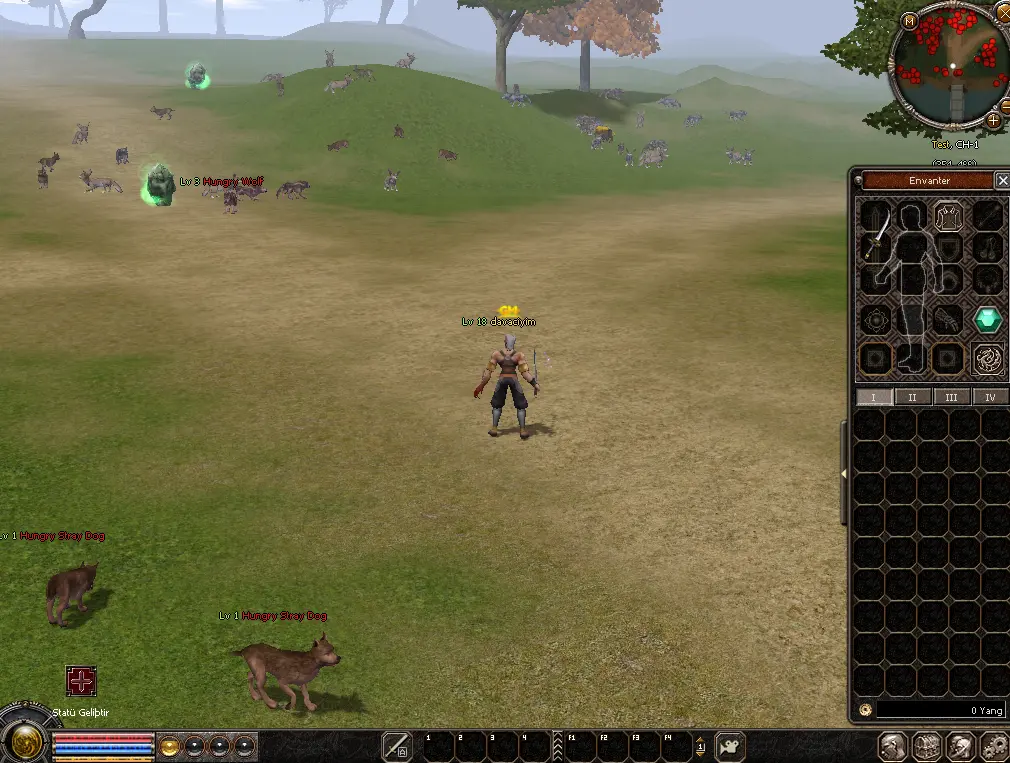This screenshot has height=763, width=1010.
Task: Toggle the camera view mode icon
Action: tap(732, 746)
